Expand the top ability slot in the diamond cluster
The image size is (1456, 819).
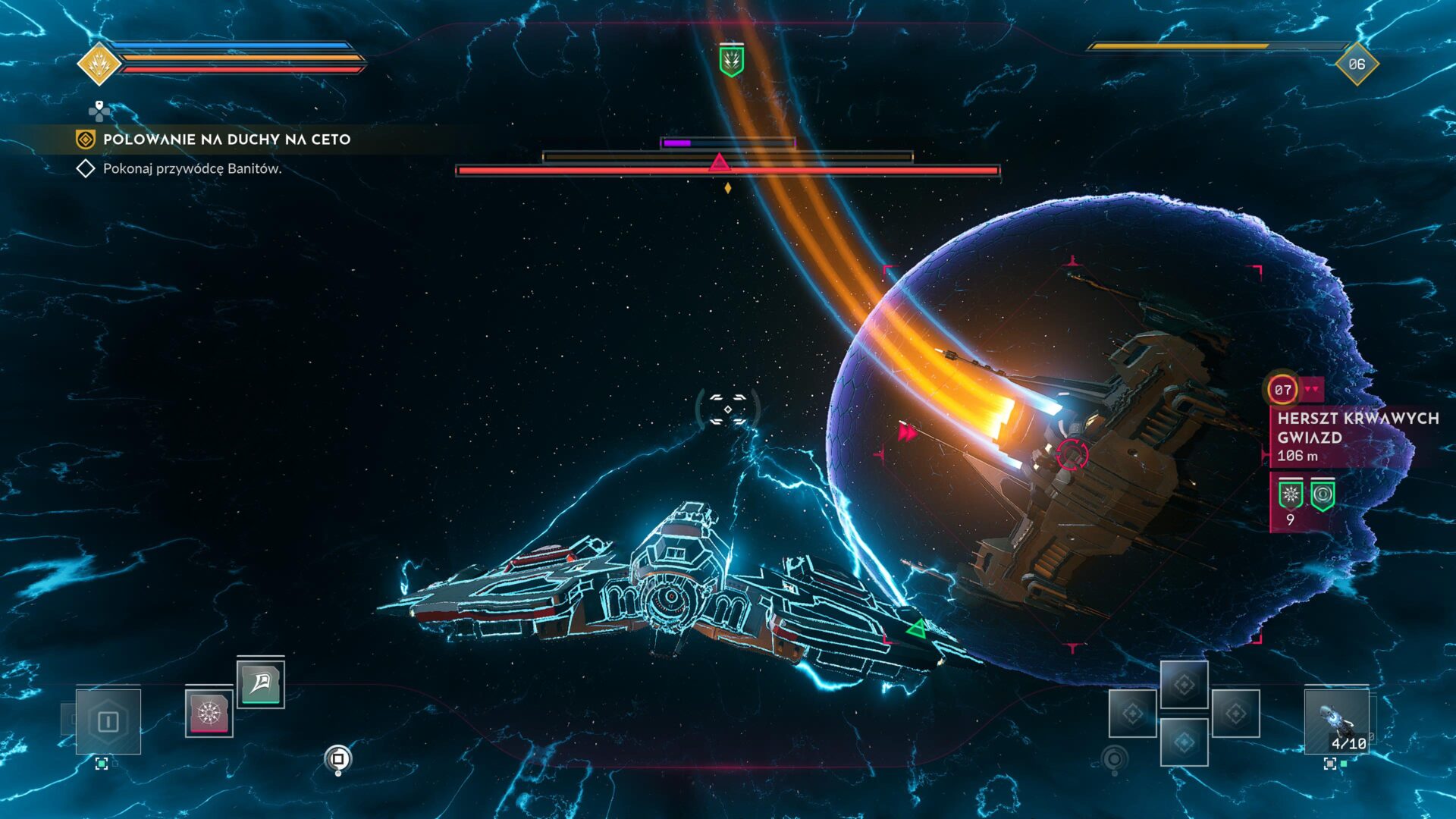click(x=1185, y=684)
